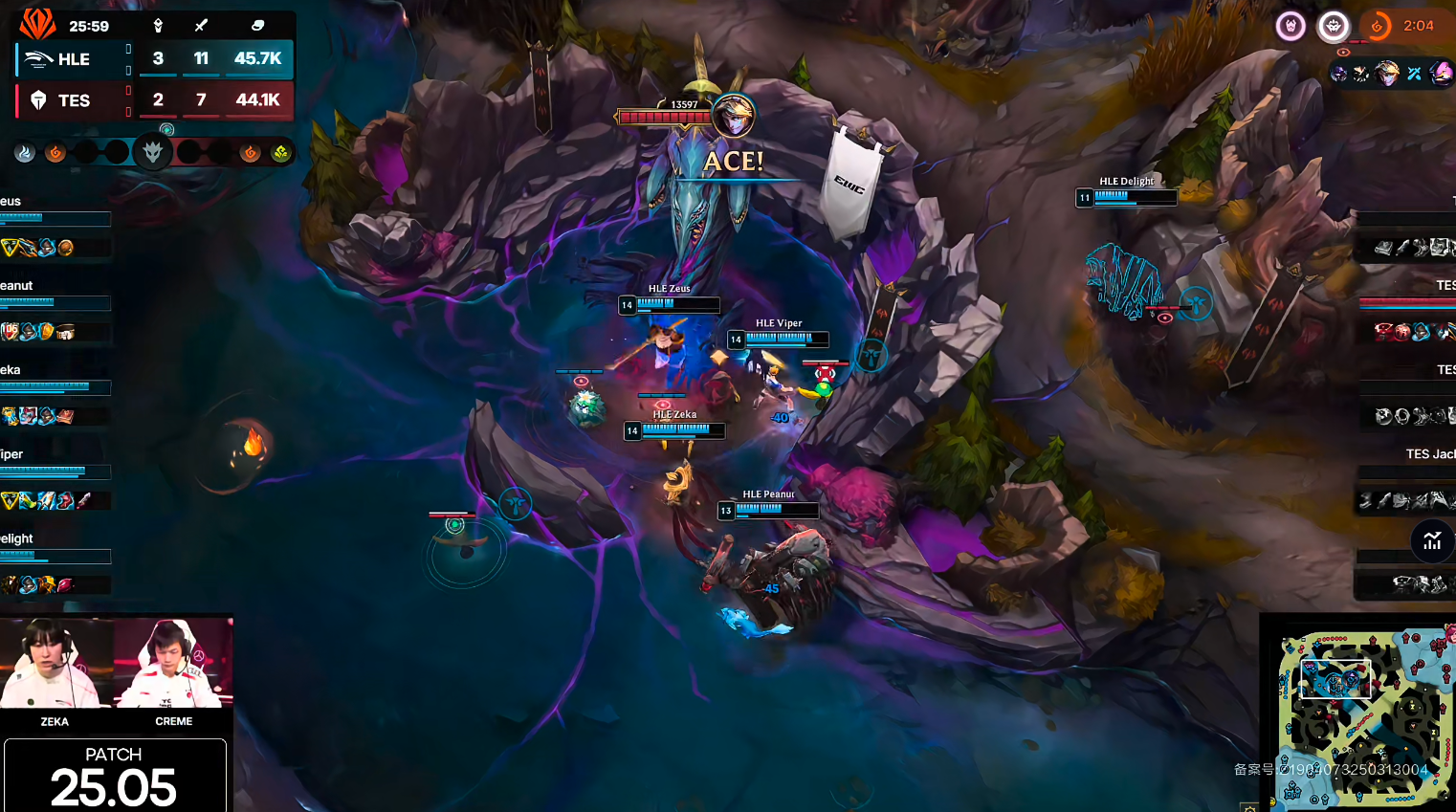This screenshot has height=812, width=1456.
Task: Select the ZEKA player camera thumbnail
Action: 55,665
